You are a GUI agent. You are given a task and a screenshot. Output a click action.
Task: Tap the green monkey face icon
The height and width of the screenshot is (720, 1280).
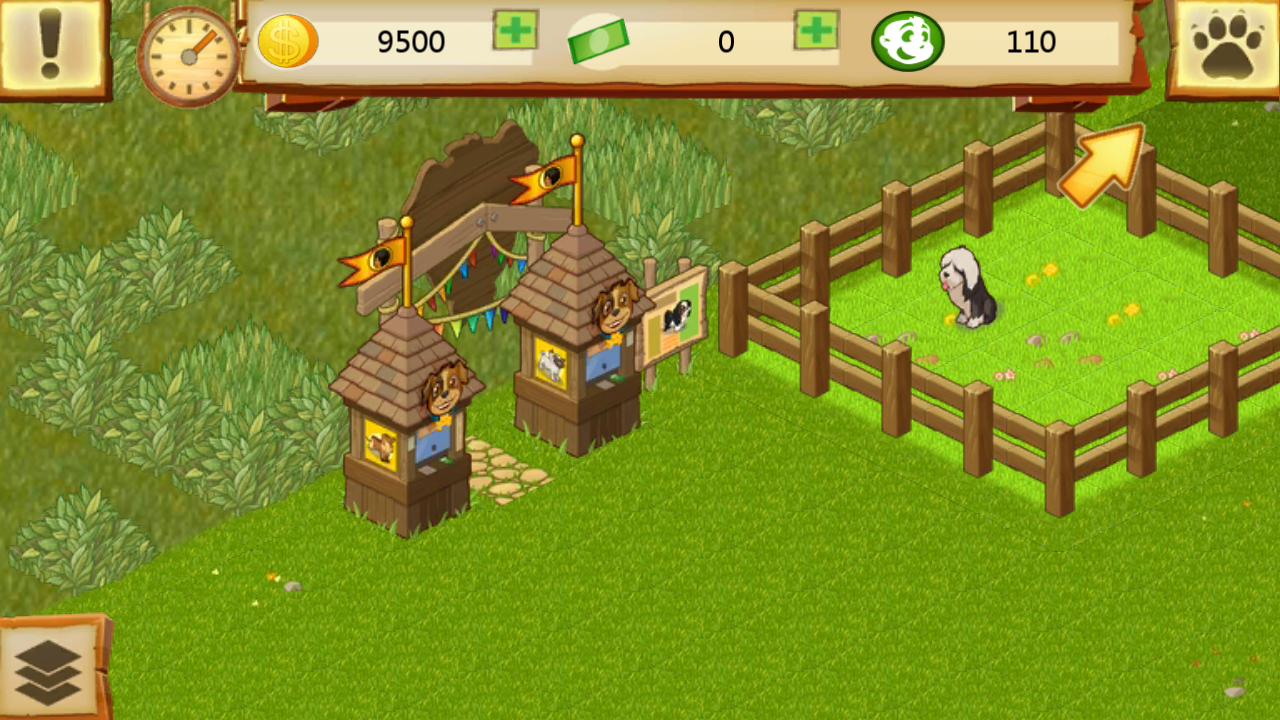coord(907,42)
